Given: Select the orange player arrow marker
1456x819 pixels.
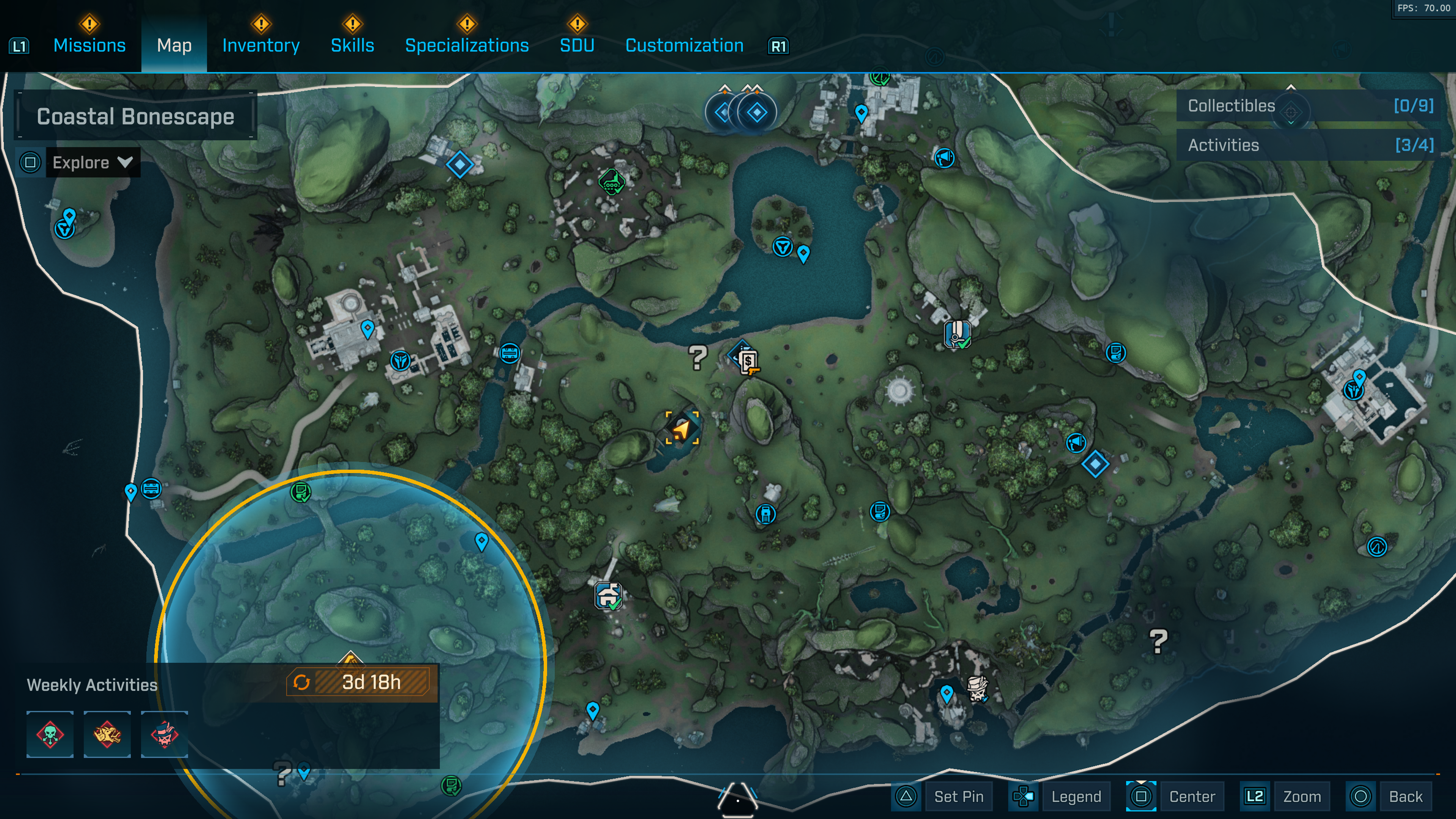Looking at the screenshot, I should [682, 428].
